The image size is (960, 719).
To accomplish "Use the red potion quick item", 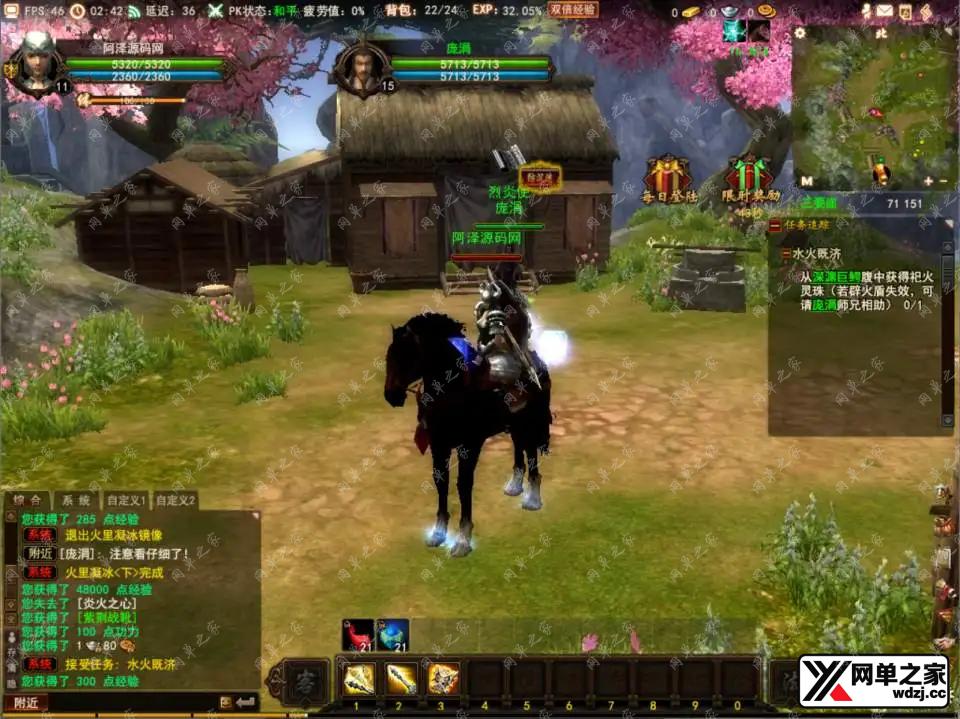I will coord(357,634).
